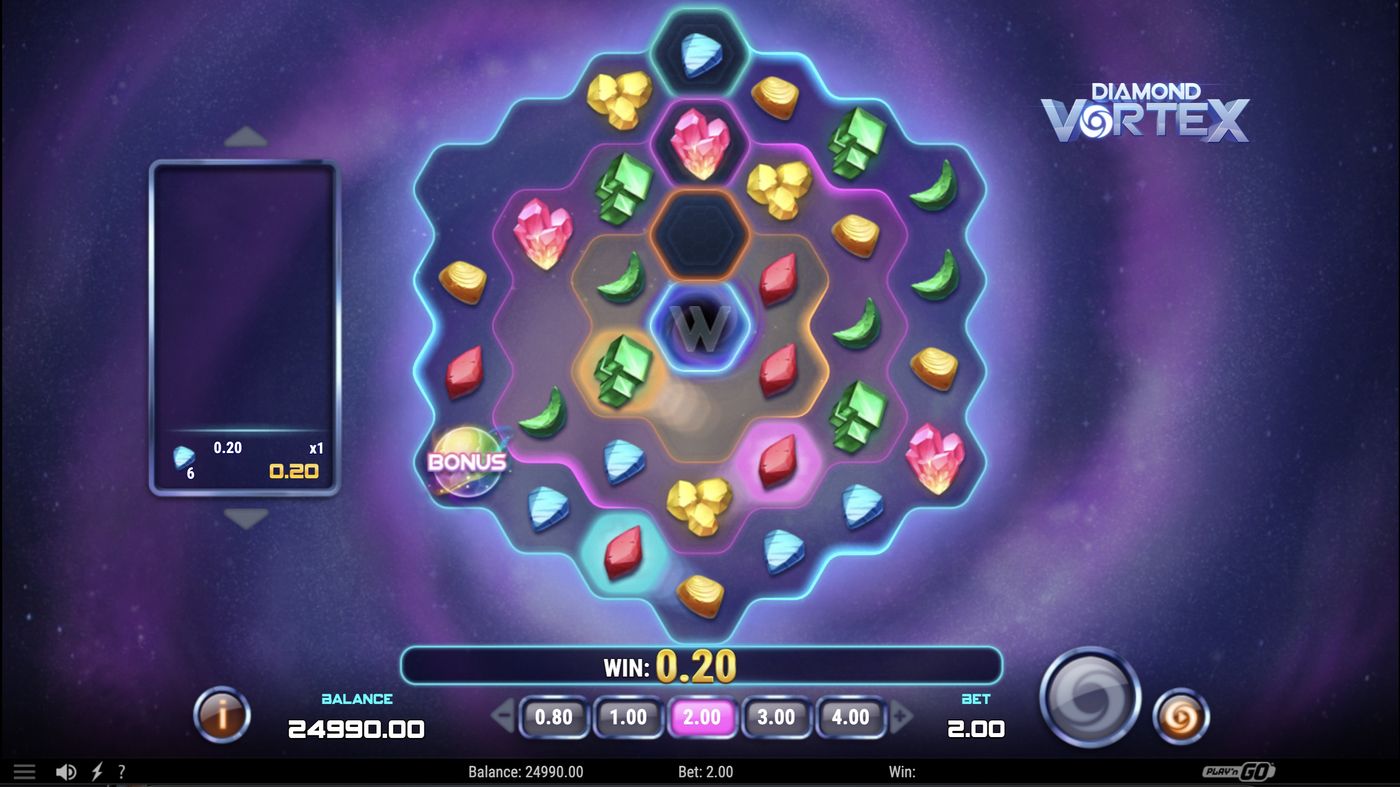Click the Play'n GO logo in status bar
Screen dimensions: 1400x787
pos(1240,771)
